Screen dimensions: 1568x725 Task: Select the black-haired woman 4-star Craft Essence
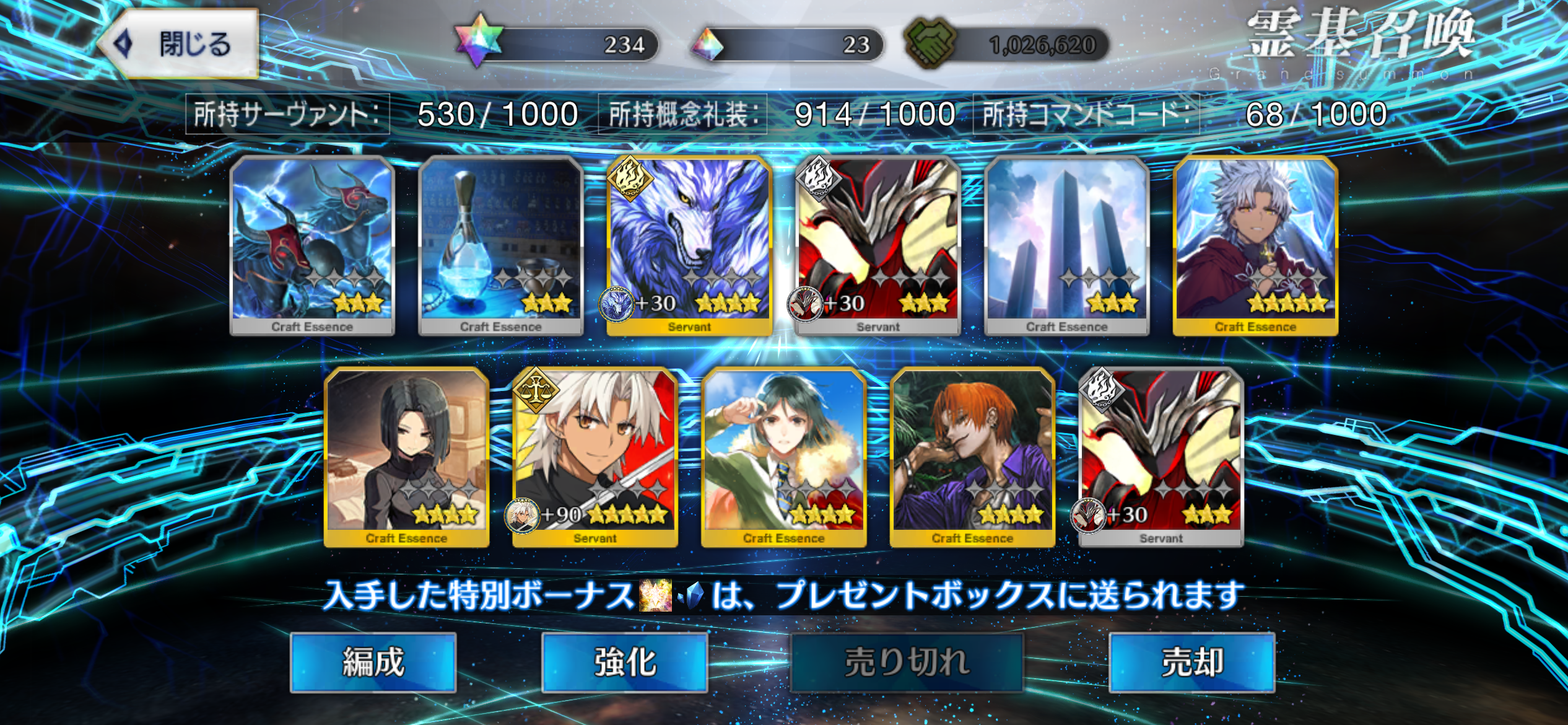click(406, 457)
